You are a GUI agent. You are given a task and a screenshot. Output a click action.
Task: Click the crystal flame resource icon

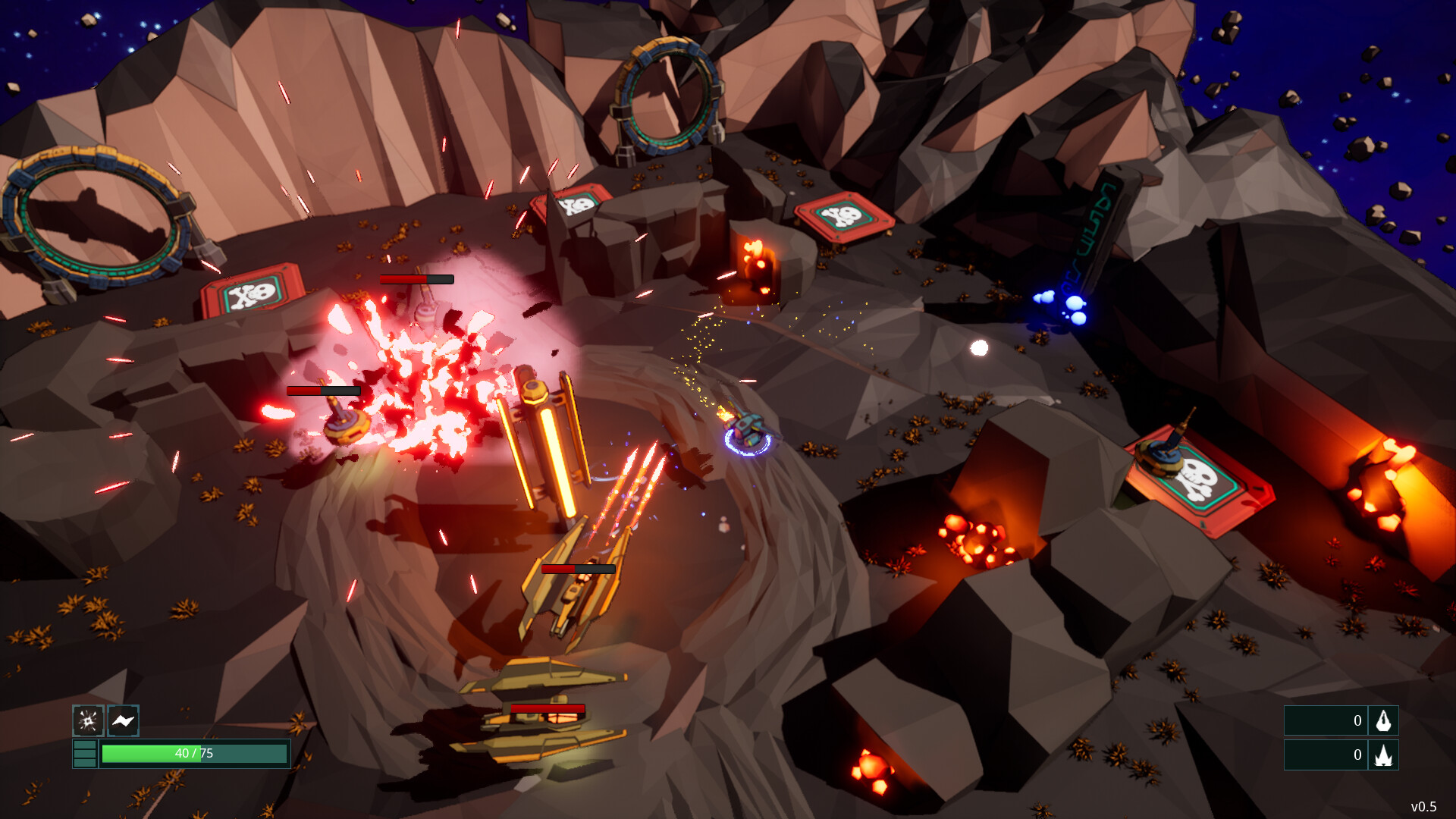[1385, 755]
